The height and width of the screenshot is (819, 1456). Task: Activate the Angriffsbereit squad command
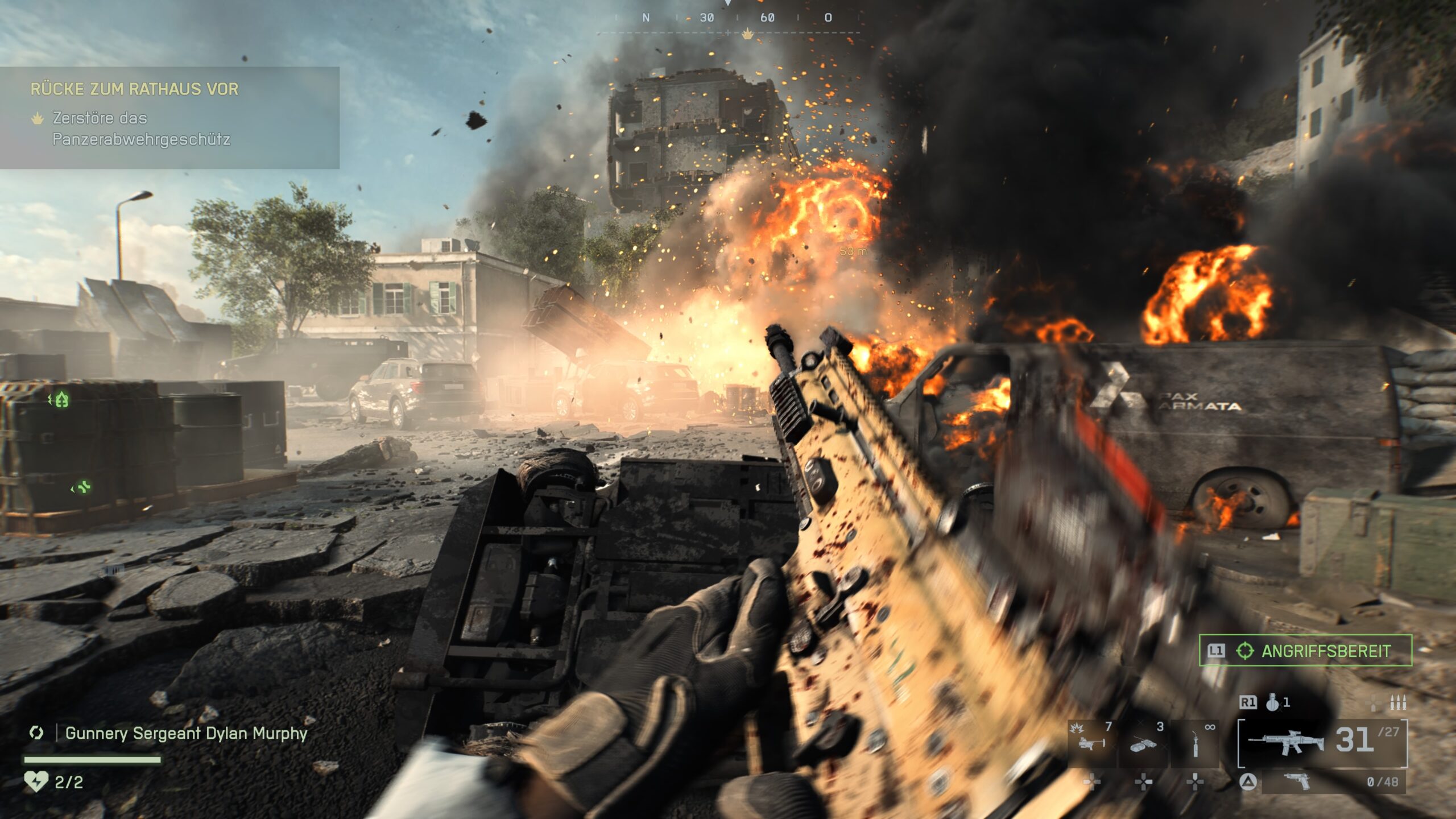click(1305, 651)
